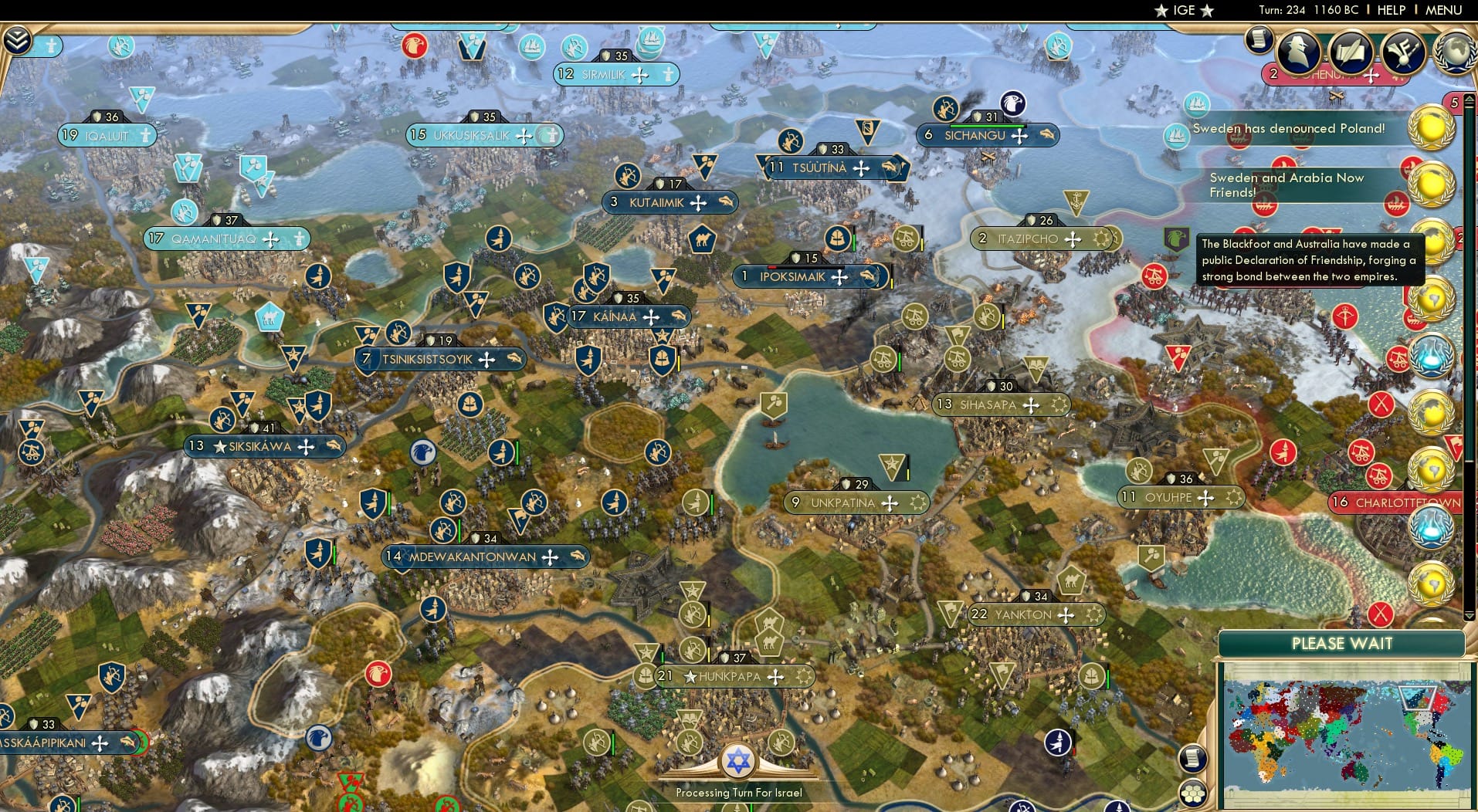Click the small scroll icon beside the spy button

[x=1257, y=40]
